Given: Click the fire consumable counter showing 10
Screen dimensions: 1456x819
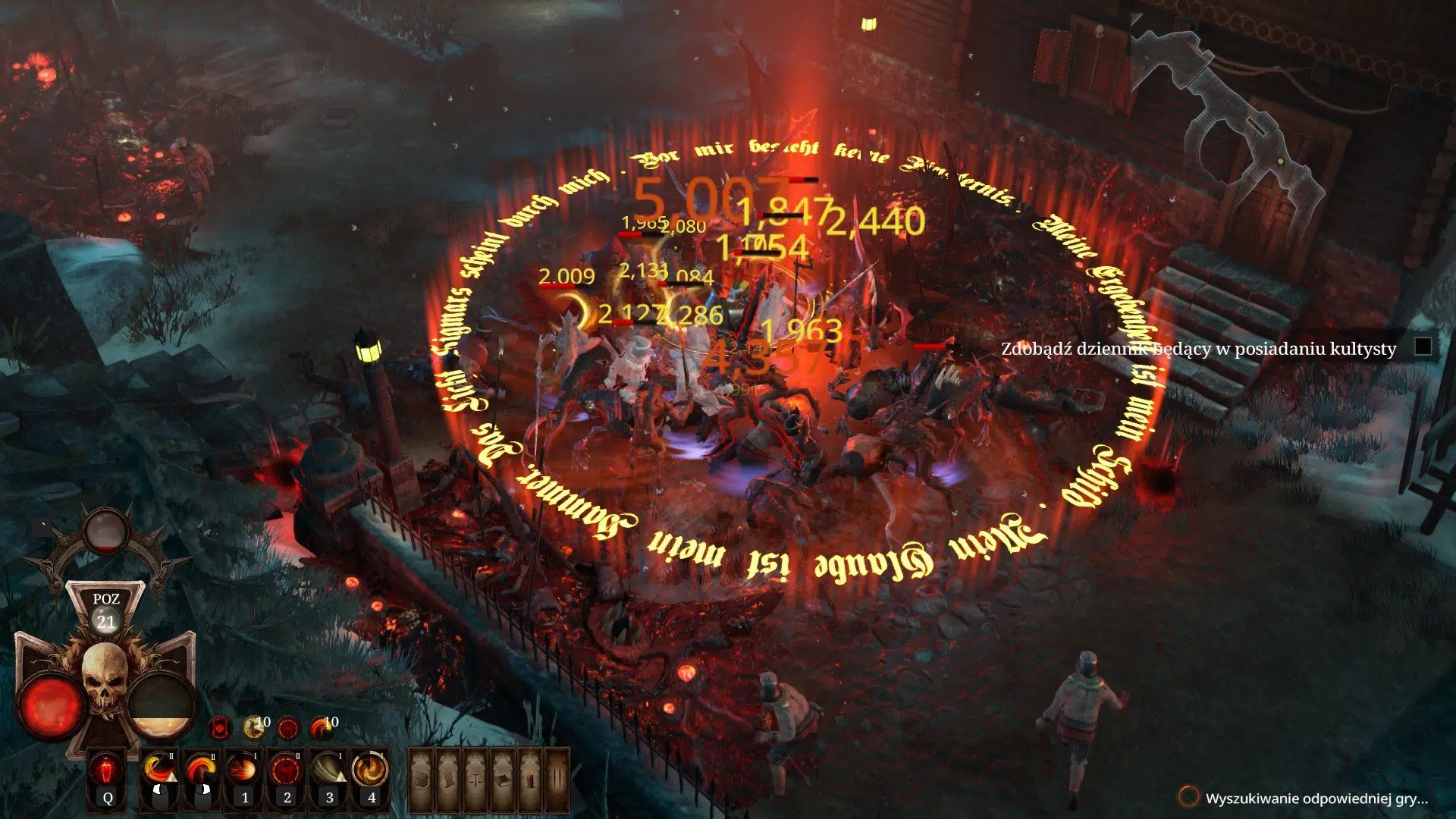Looking at the screenshot, I should [321, 726].
